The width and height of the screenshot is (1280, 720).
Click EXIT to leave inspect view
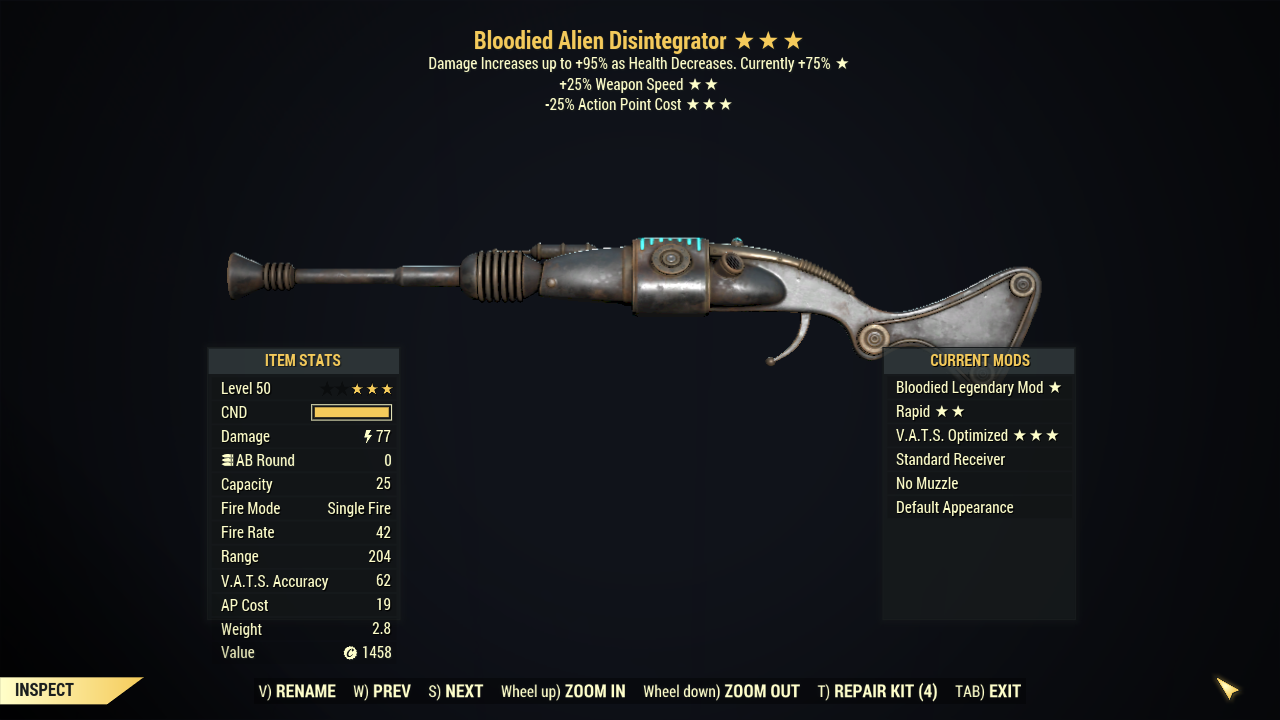pos(988,691)
